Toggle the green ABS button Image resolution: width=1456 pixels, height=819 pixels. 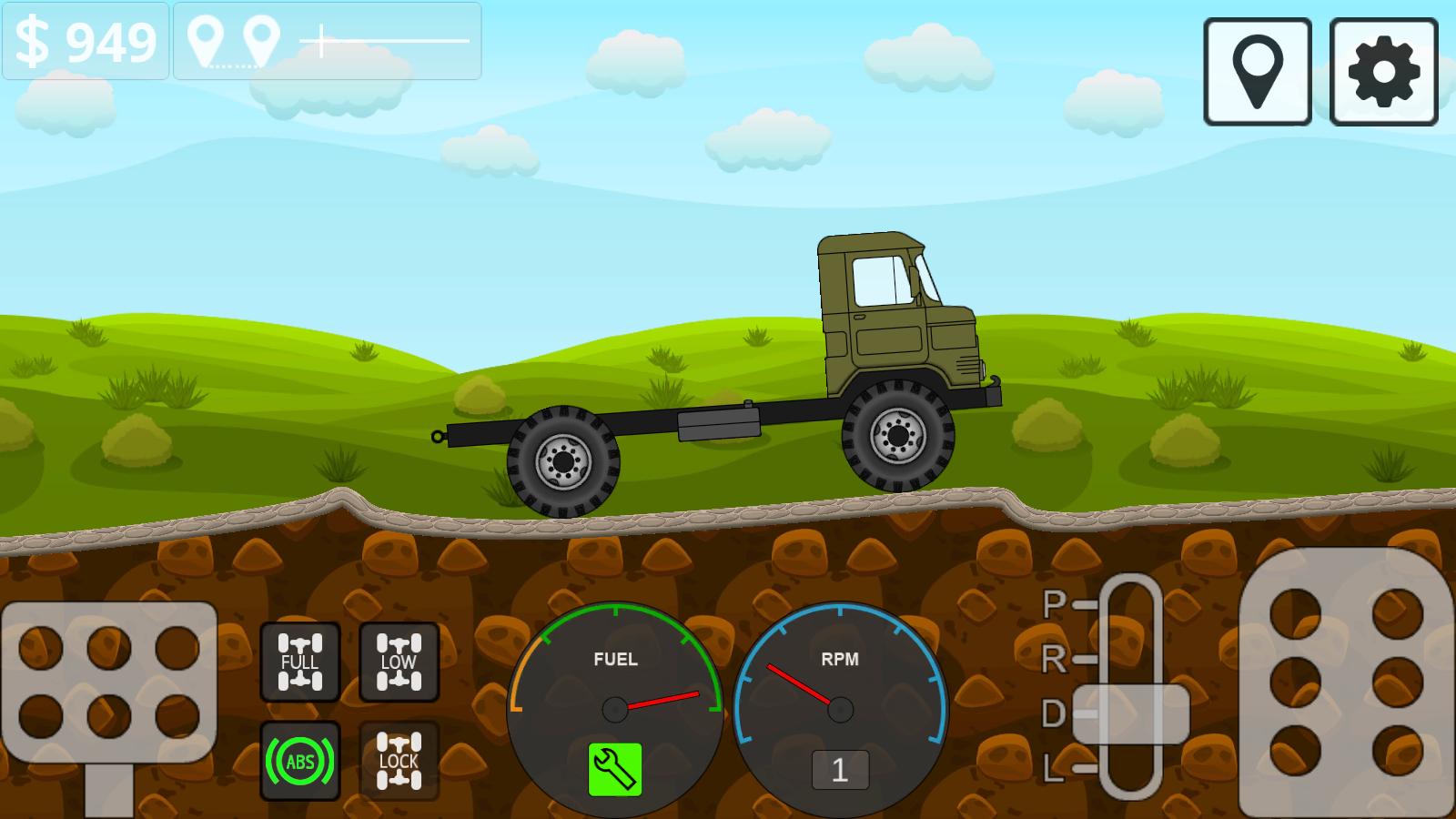click(299, 761)
